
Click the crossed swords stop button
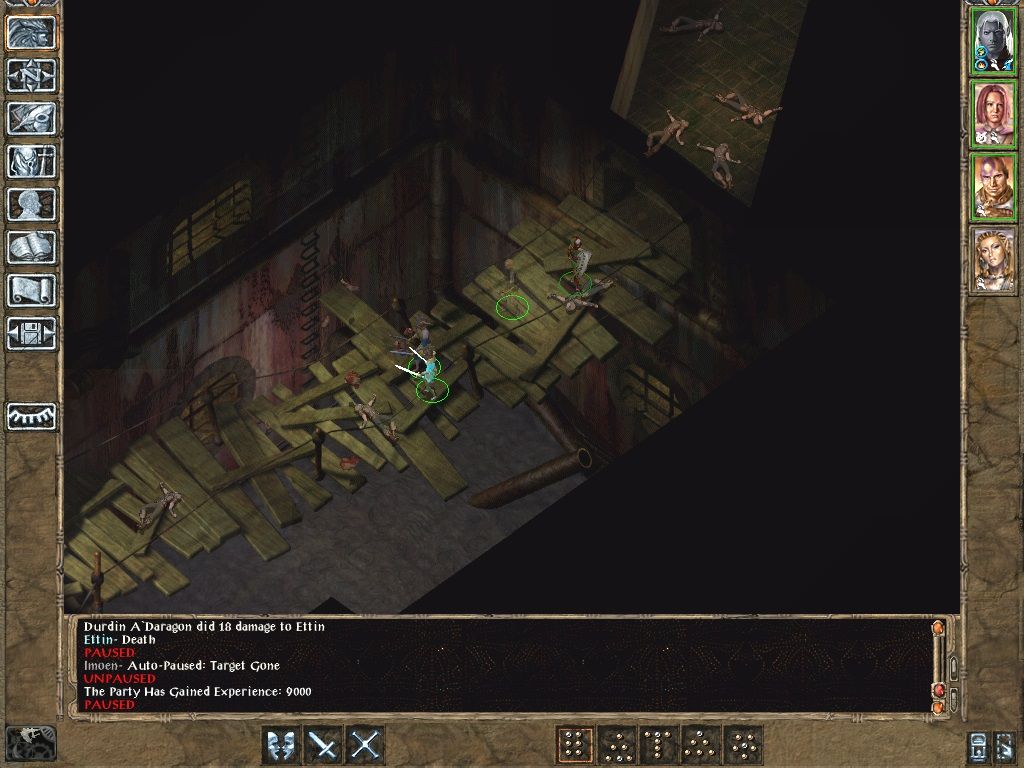tap(365, 745)
